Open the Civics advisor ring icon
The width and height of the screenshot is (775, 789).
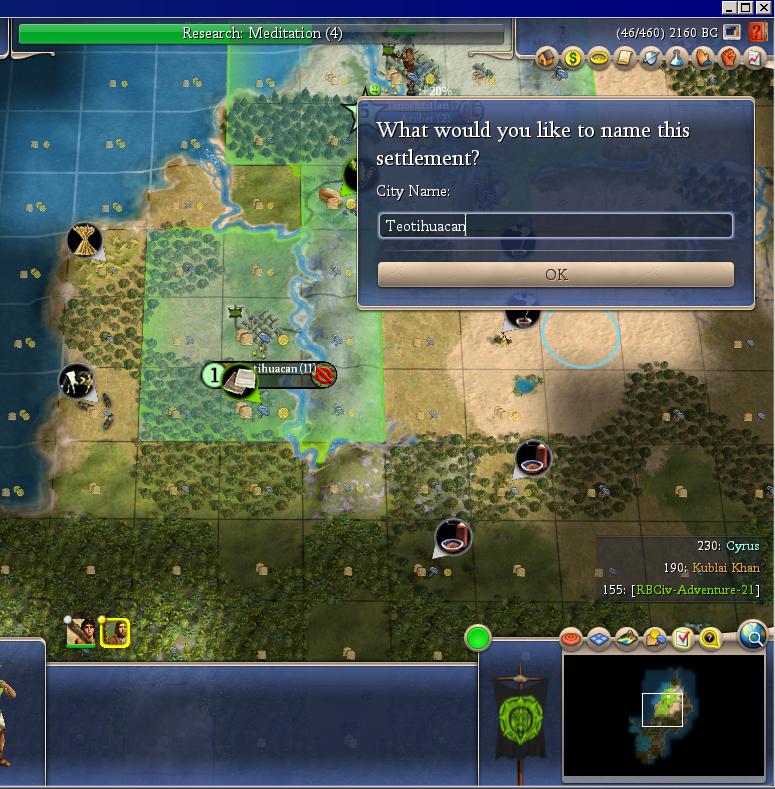tap(599, 58)
